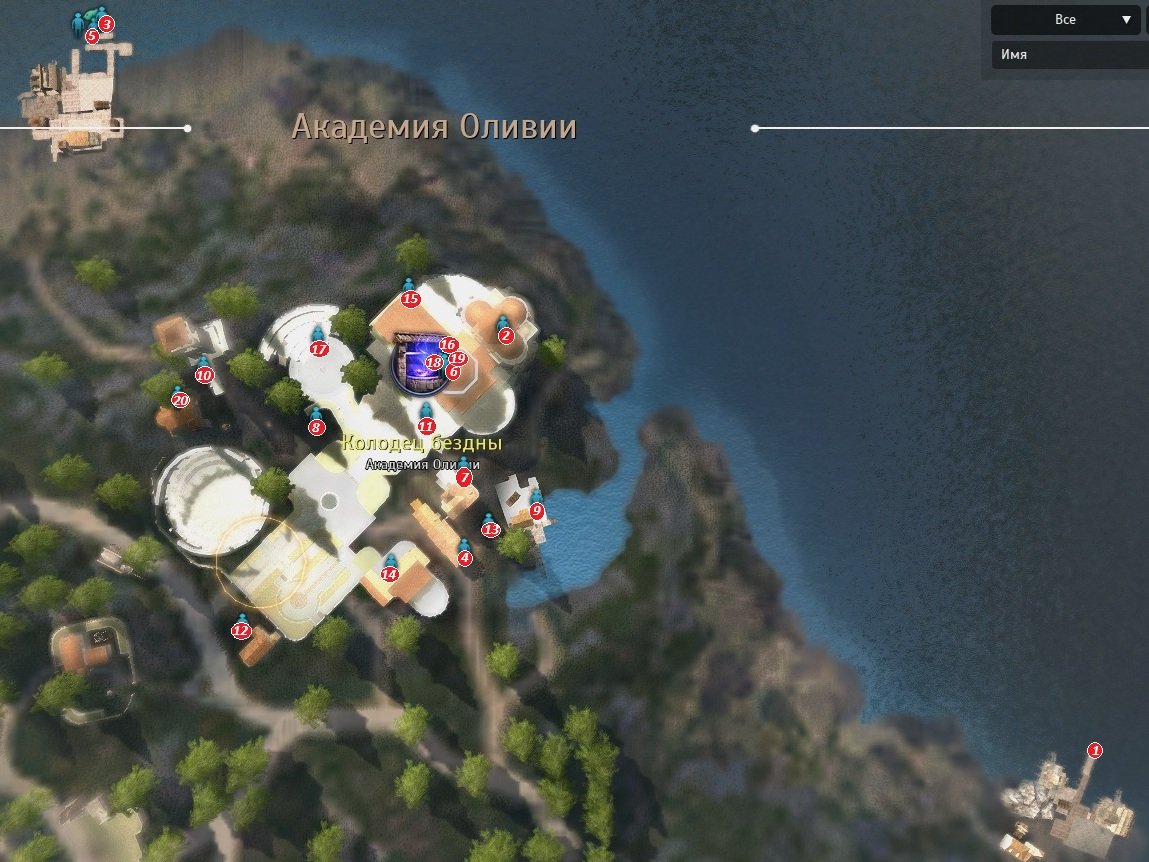Select map marker number 2
Viewport: 1149px width, 862px height.
click(505, 336)
